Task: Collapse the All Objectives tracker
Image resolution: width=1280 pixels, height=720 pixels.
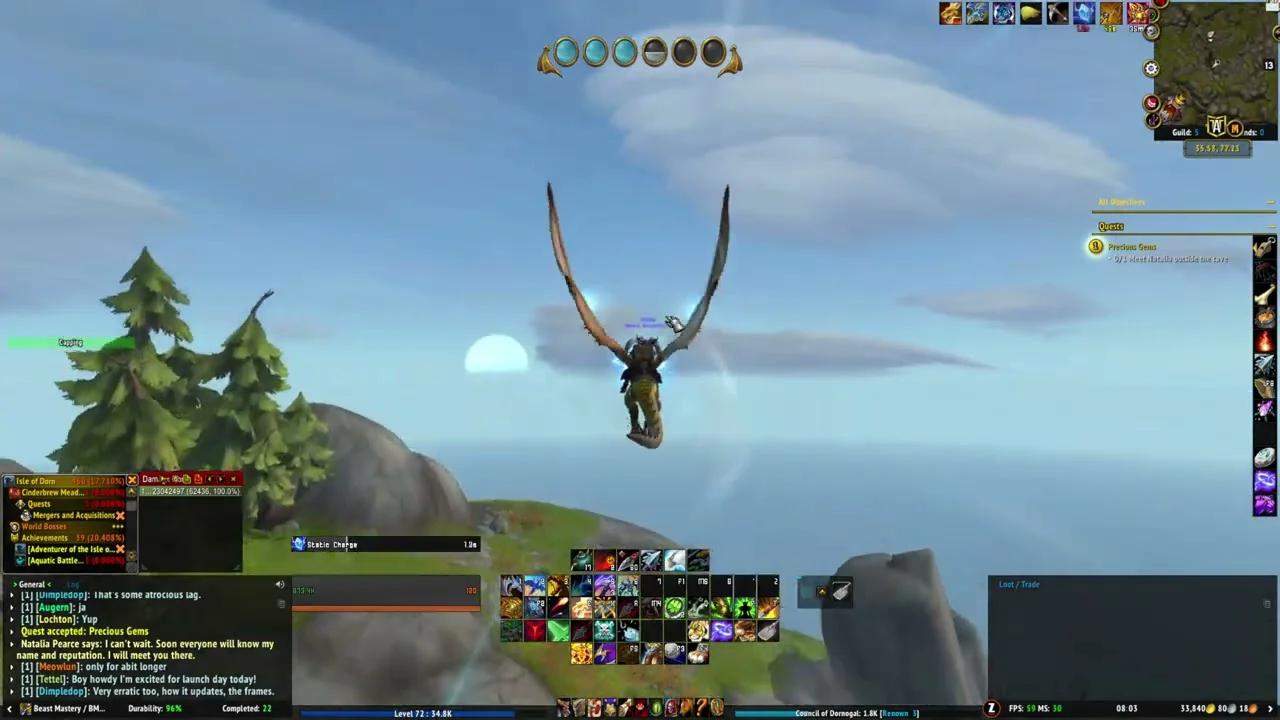Action: (1268, 201)
